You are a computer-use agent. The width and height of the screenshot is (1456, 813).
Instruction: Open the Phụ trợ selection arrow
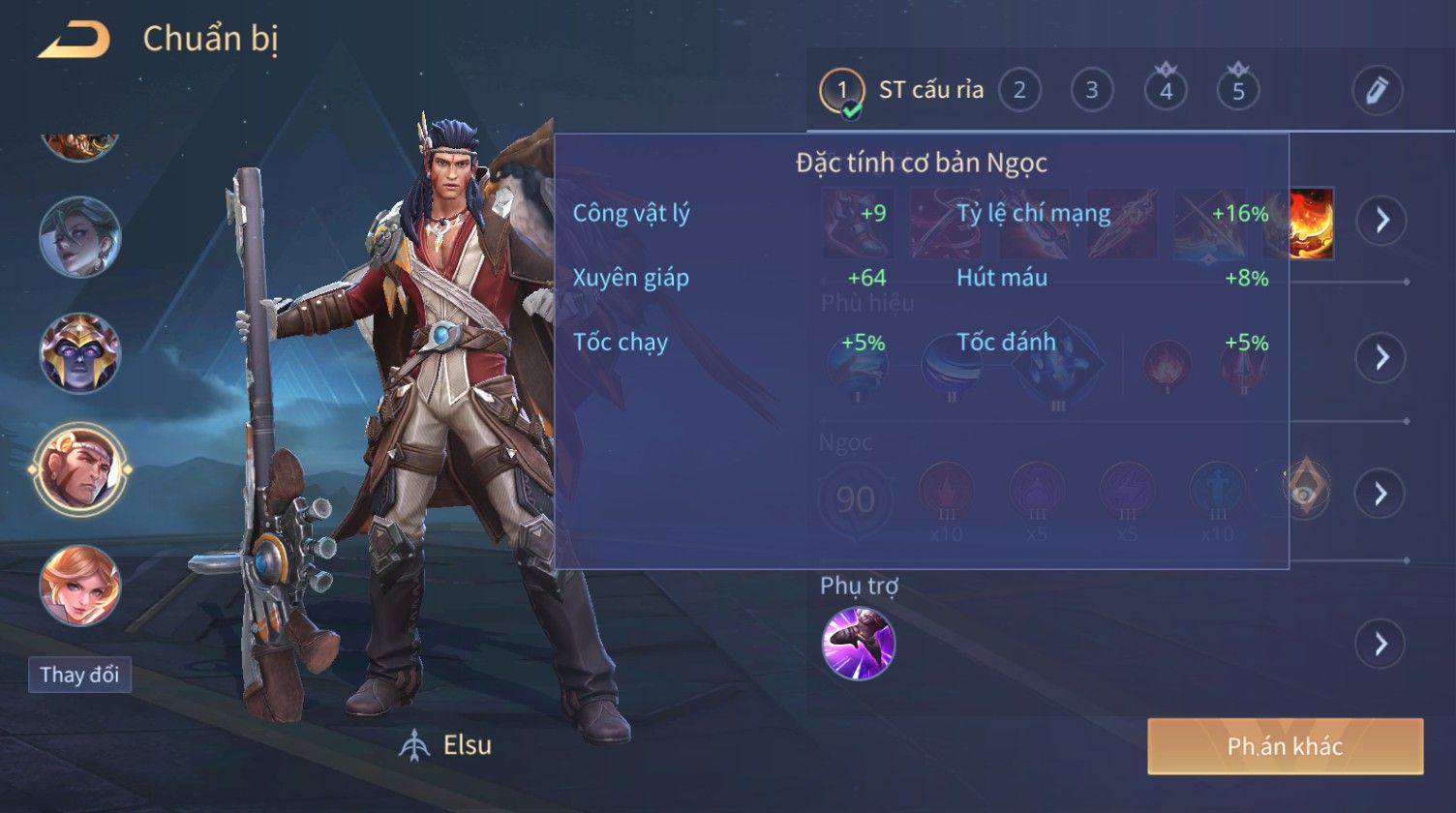[1380, 644]
